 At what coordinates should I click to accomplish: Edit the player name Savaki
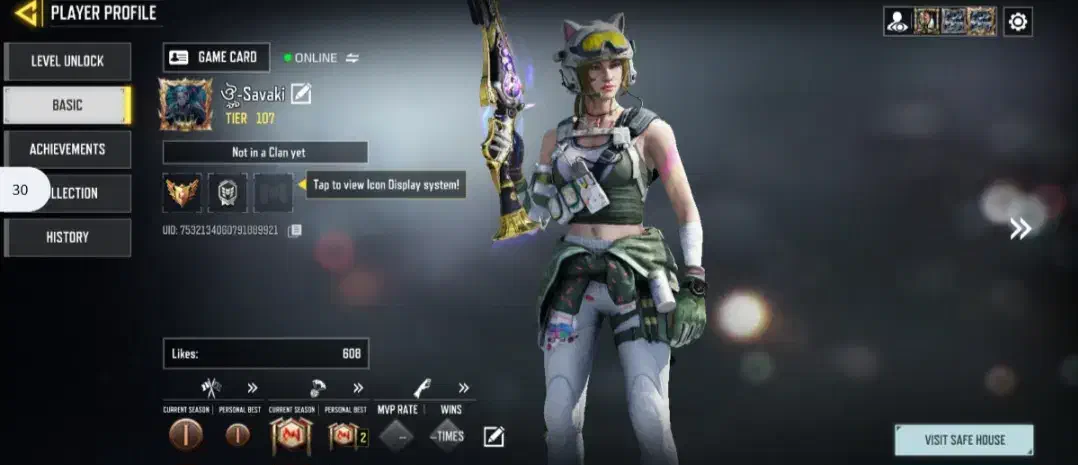pyautogui.click(x=301, y=94)
